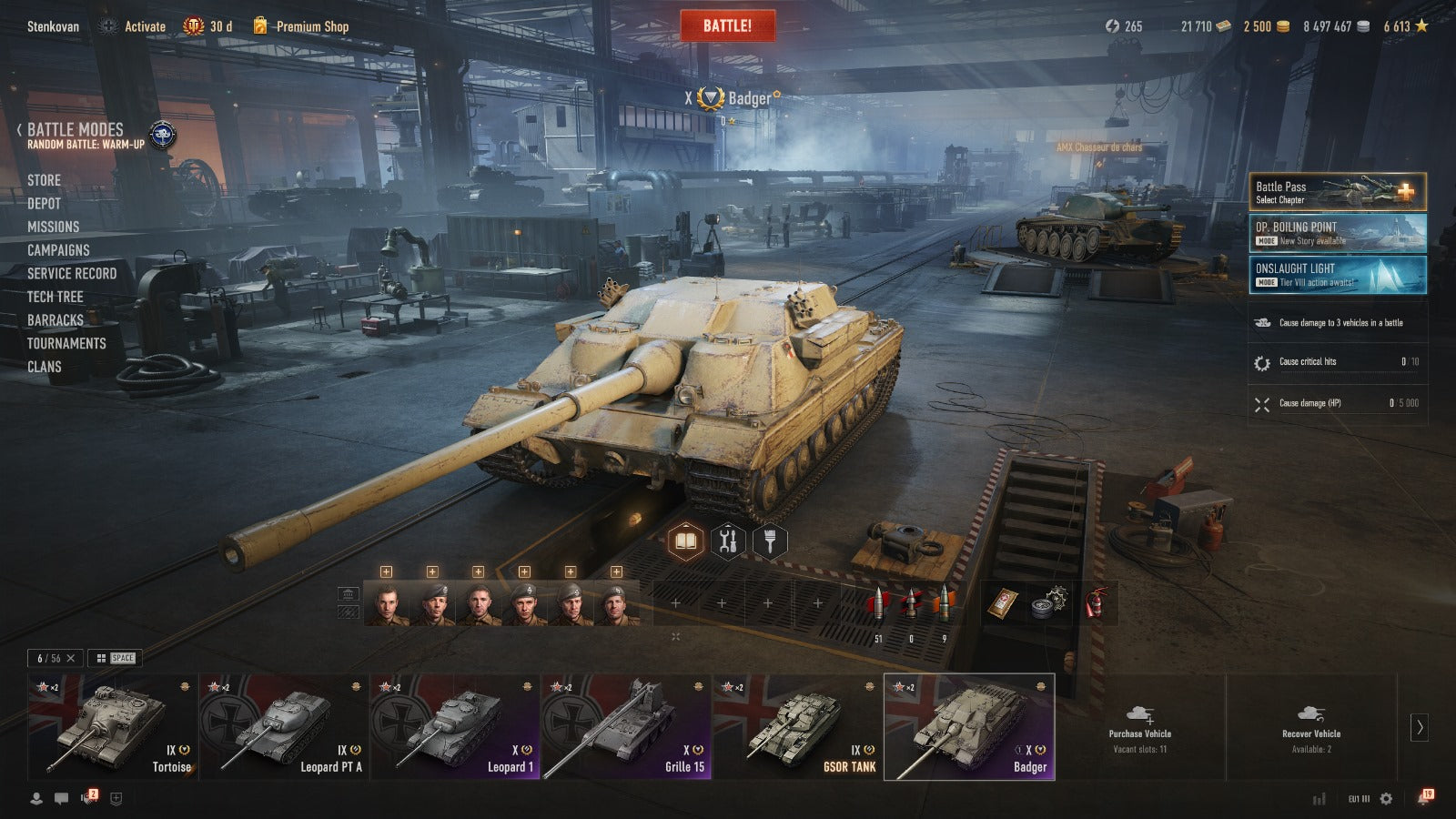Go to the Depot

coord(44,204)
